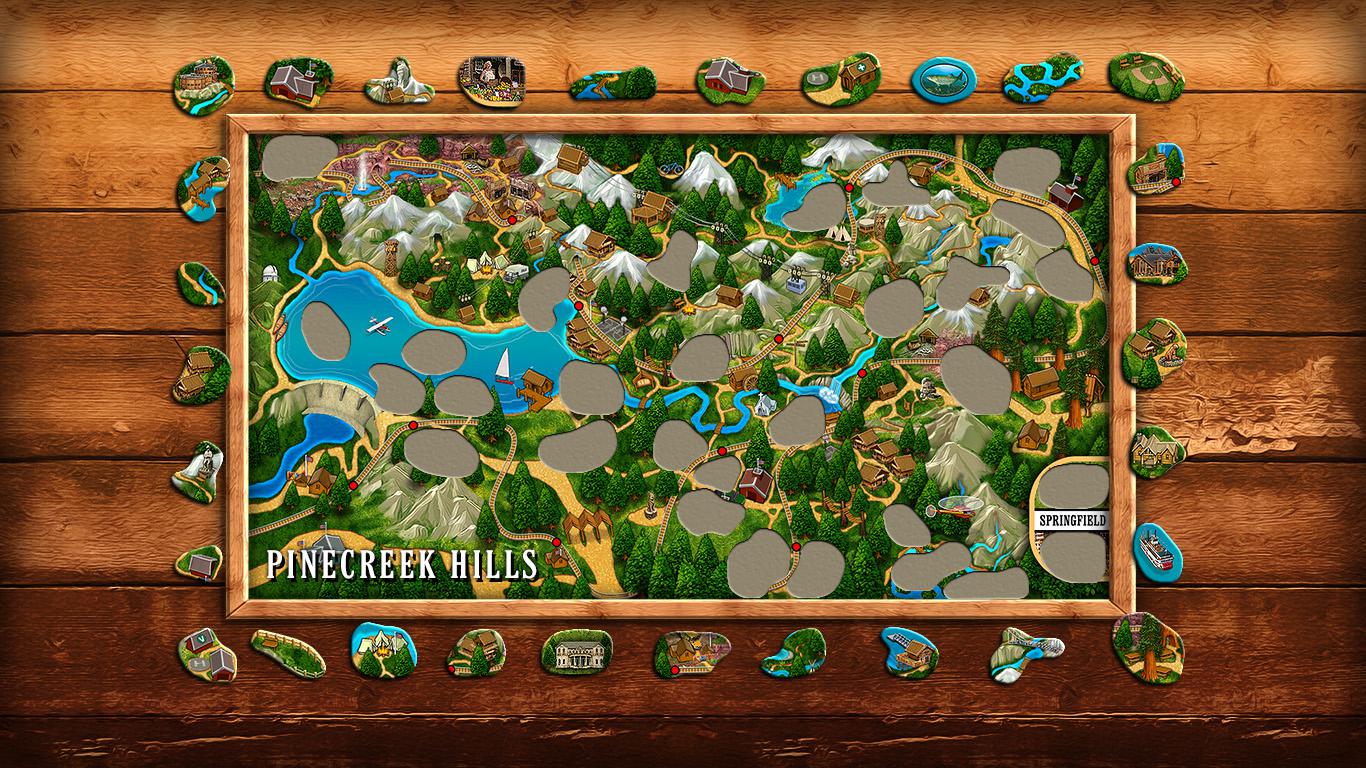Grab the baseball field puzzle piece

1145,76
